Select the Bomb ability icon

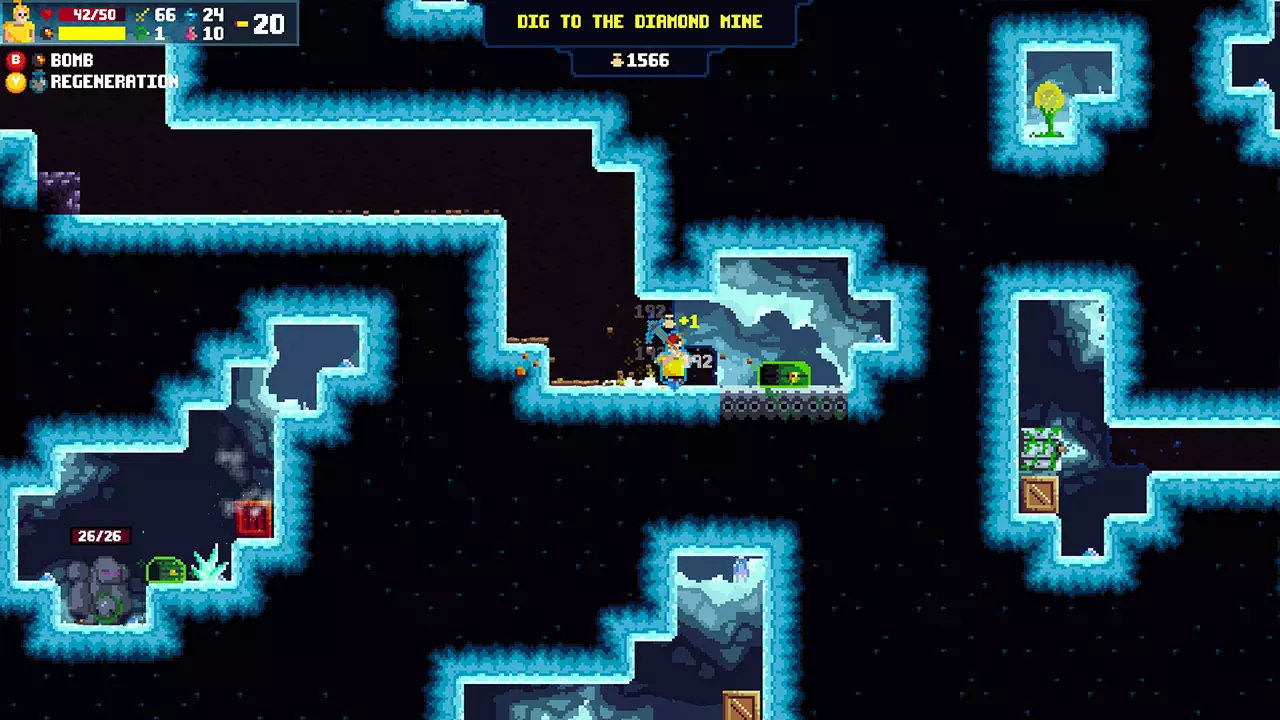click(x=39, y=61)
